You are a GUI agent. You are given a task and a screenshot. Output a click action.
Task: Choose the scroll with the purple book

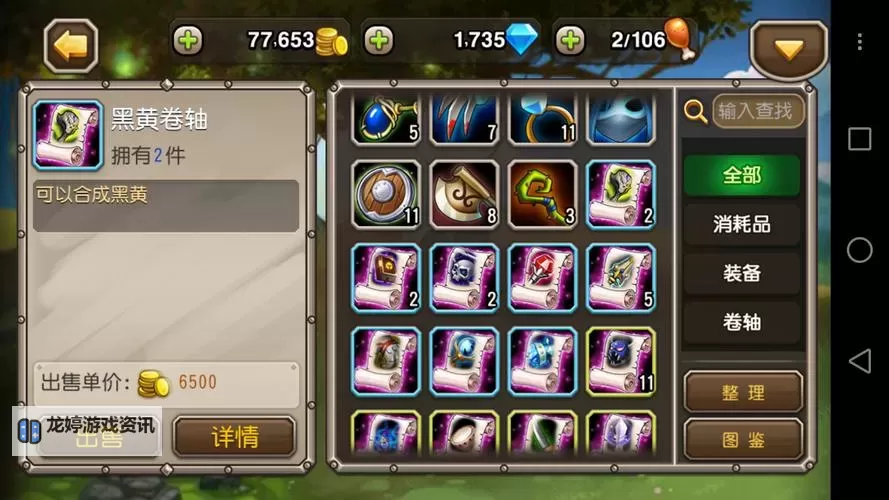tap(386, 278)
